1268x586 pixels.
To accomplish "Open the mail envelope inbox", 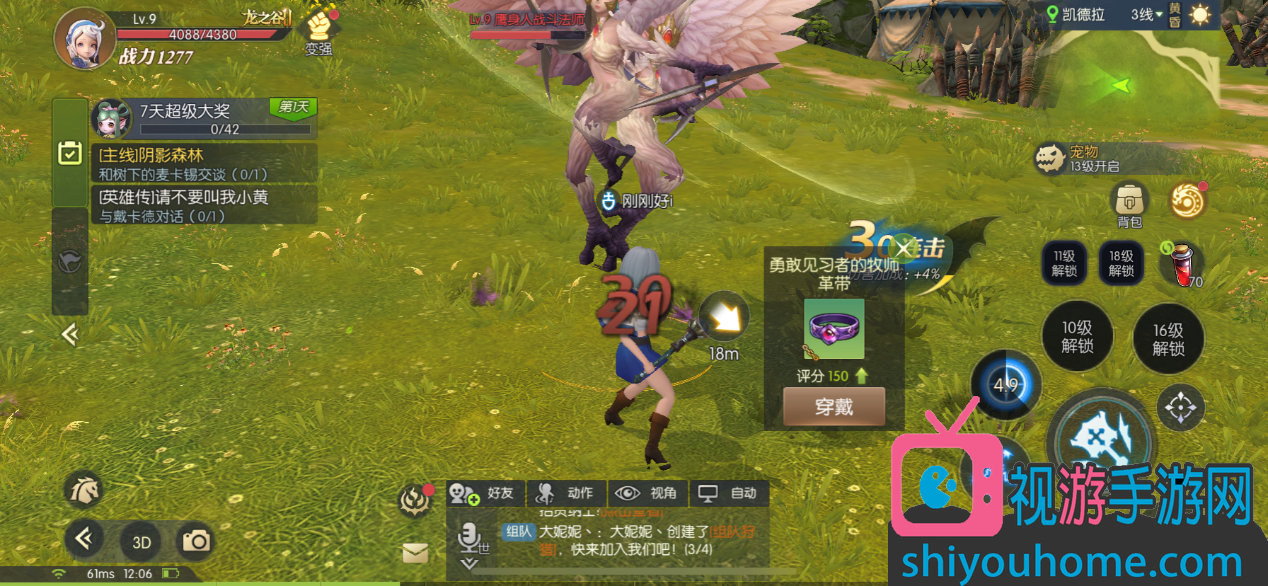I will tap(415, 552).
